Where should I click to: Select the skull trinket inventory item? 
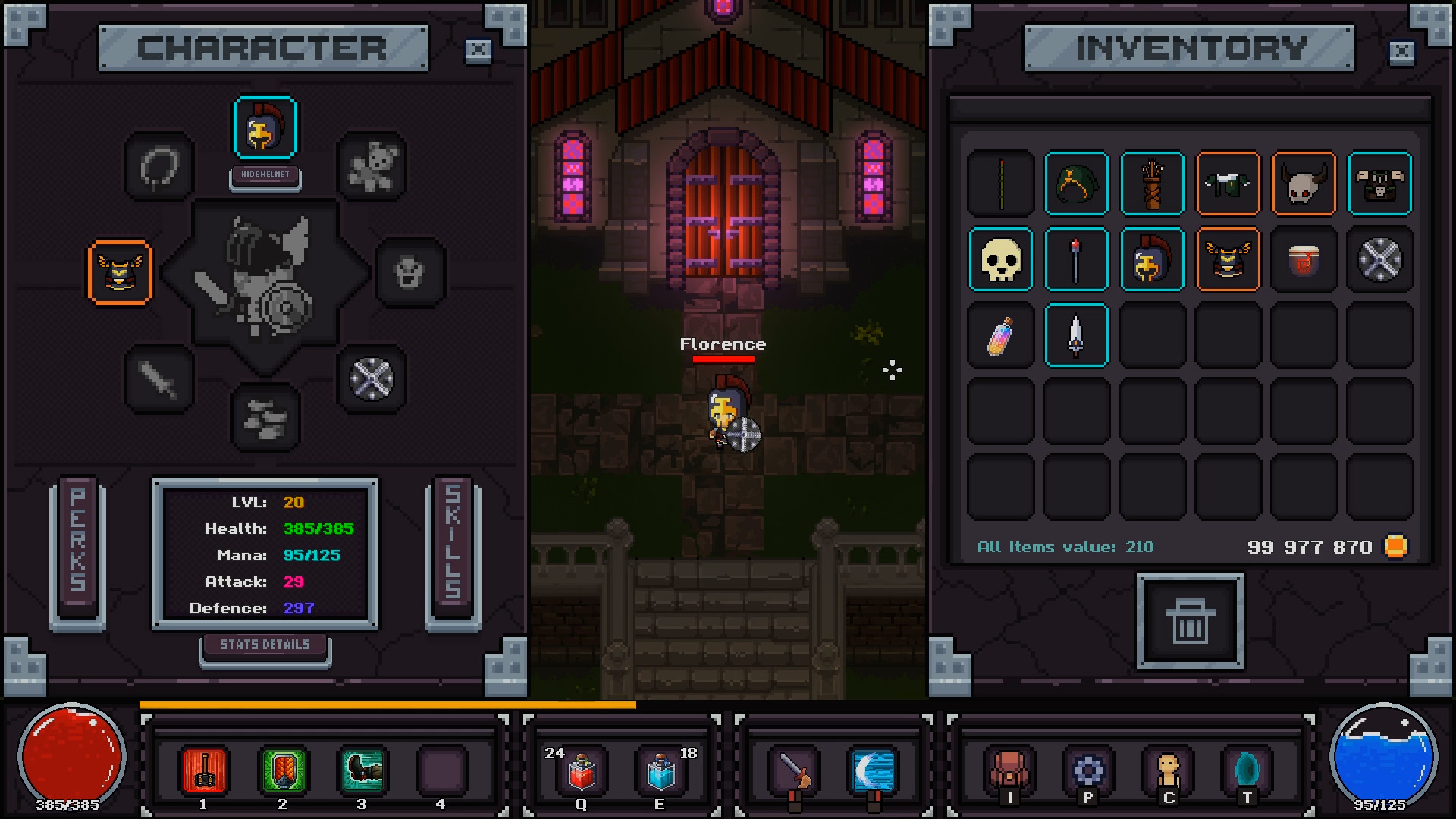1000,259
